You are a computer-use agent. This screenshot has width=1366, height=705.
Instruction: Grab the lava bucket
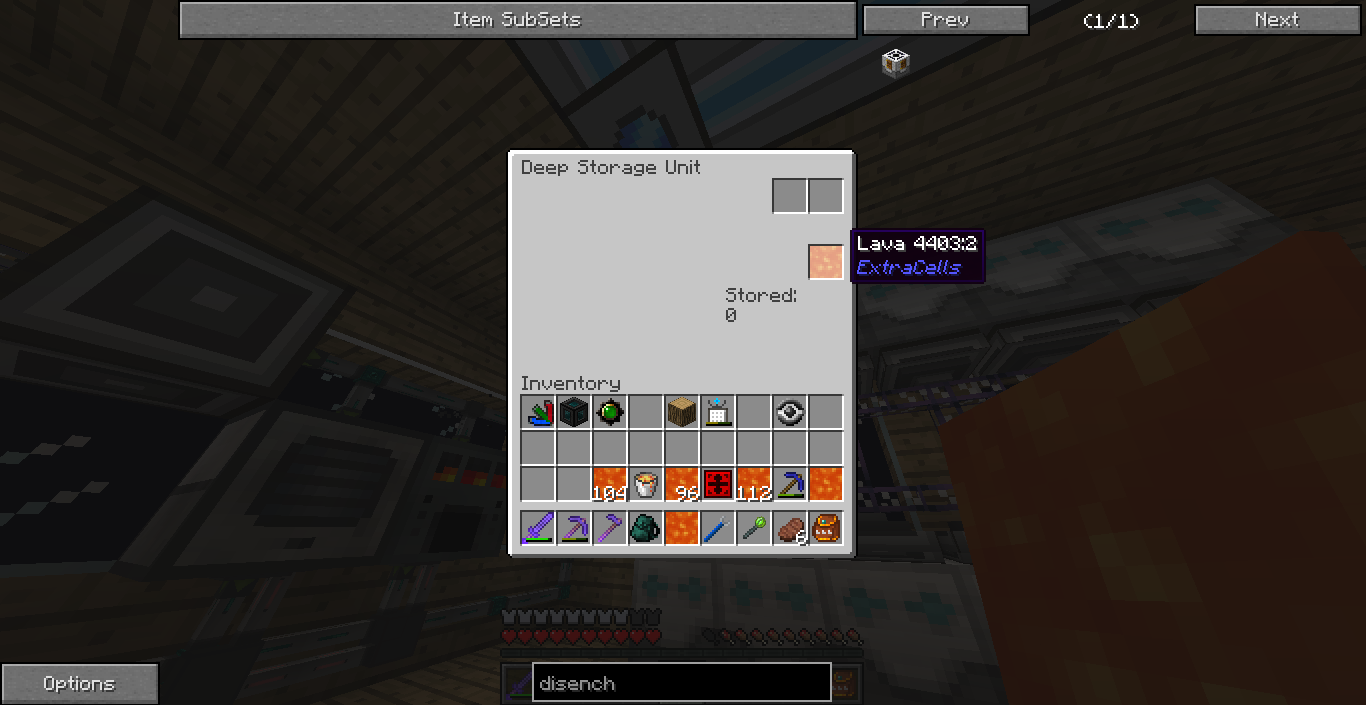645,484
